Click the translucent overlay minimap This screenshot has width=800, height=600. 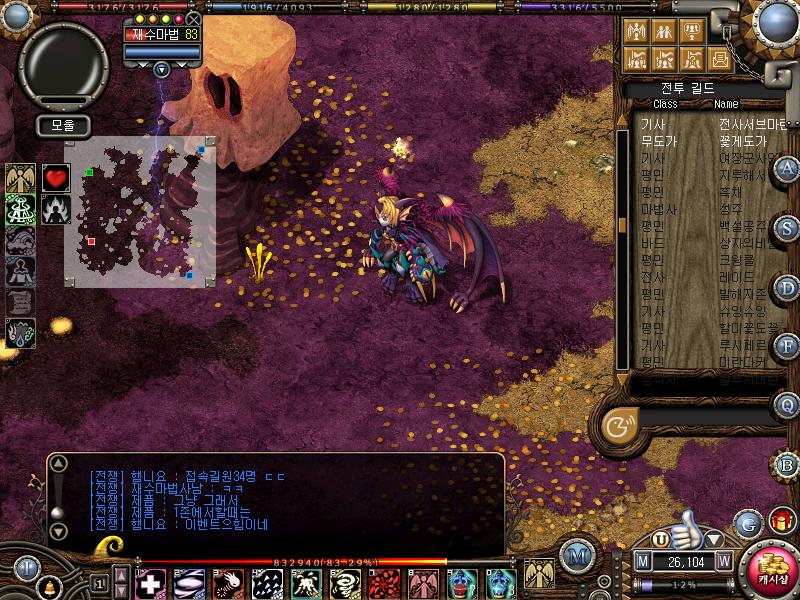coord(140,210)
